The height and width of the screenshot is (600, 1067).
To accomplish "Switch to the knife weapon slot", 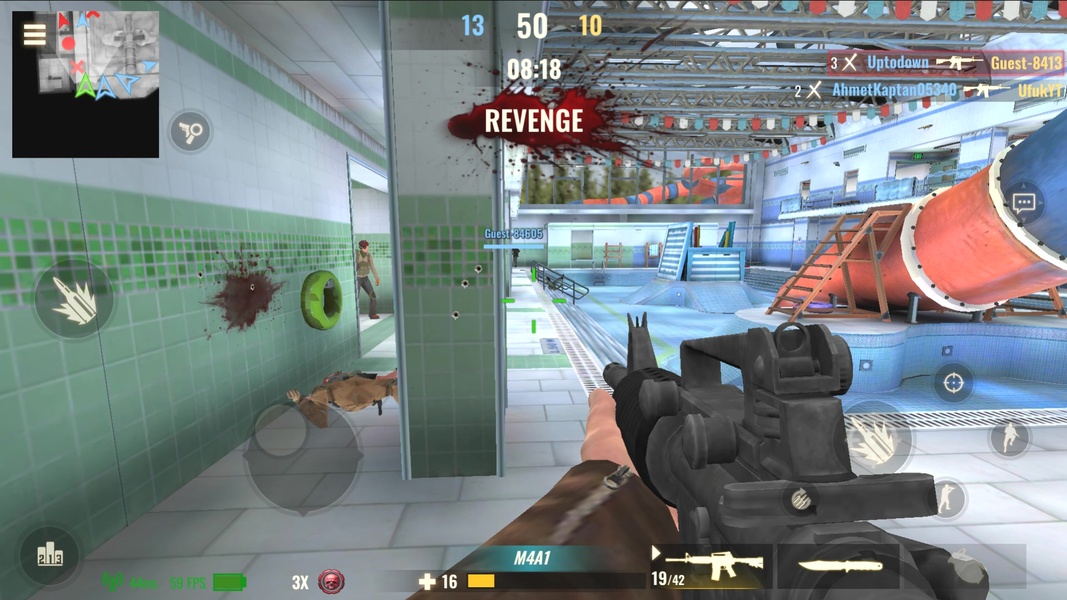I will pyautogui.click(x=839, y=567).
